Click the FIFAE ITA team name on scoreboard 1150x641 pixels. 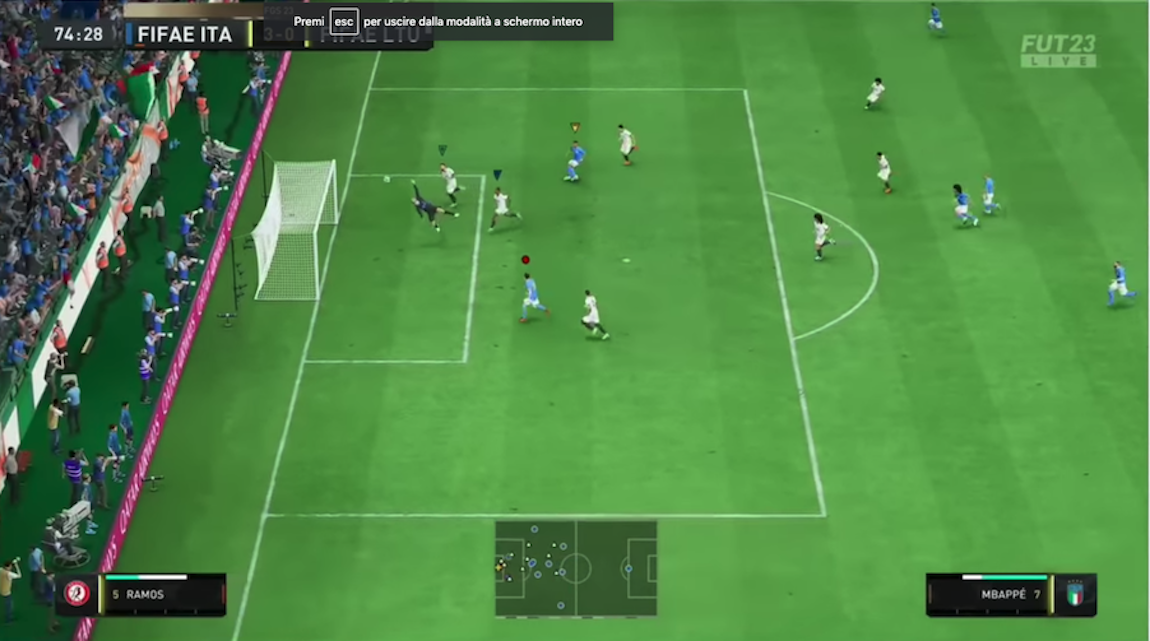point(185,35)
